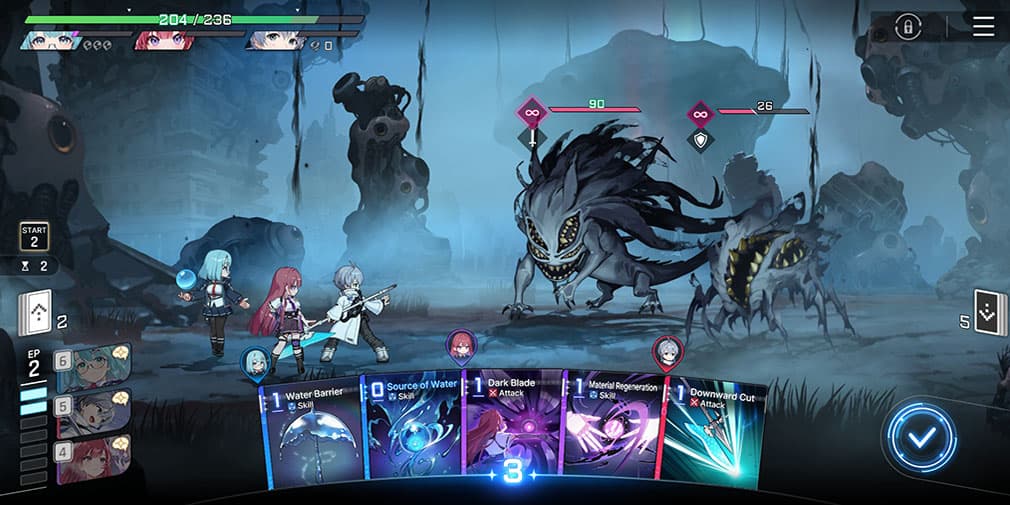View the discard pile with 5 cards
Viewport: 1010px width, 505px height.
tap(986, 313)
